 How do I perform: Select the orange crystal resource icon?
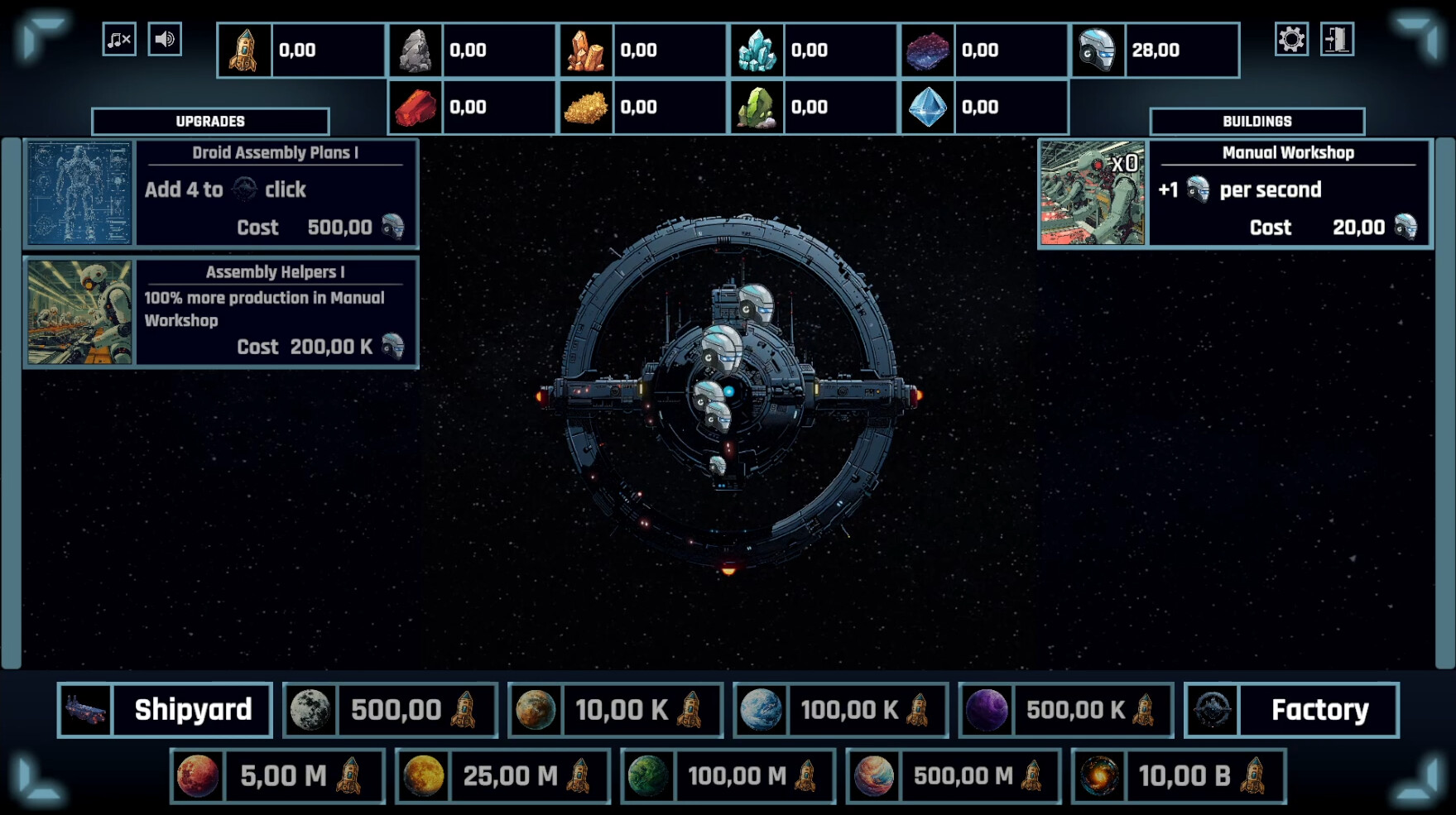[587, 49]
